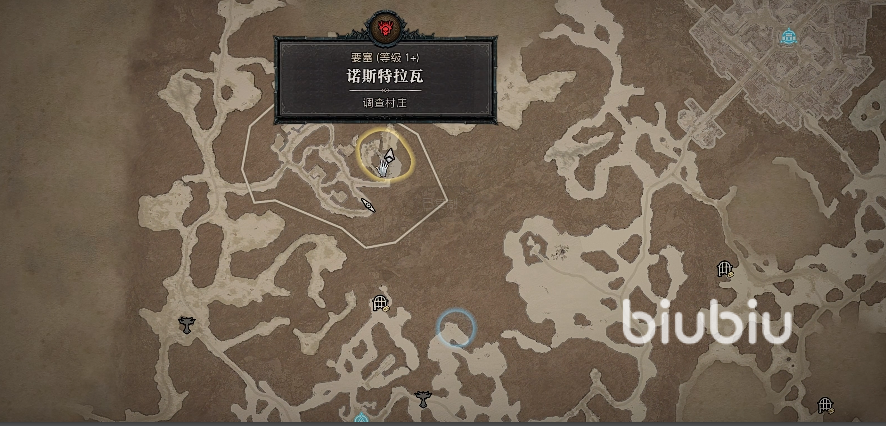Click the red demon stronghold icon

pyautogui.click(x=384, y=24)
